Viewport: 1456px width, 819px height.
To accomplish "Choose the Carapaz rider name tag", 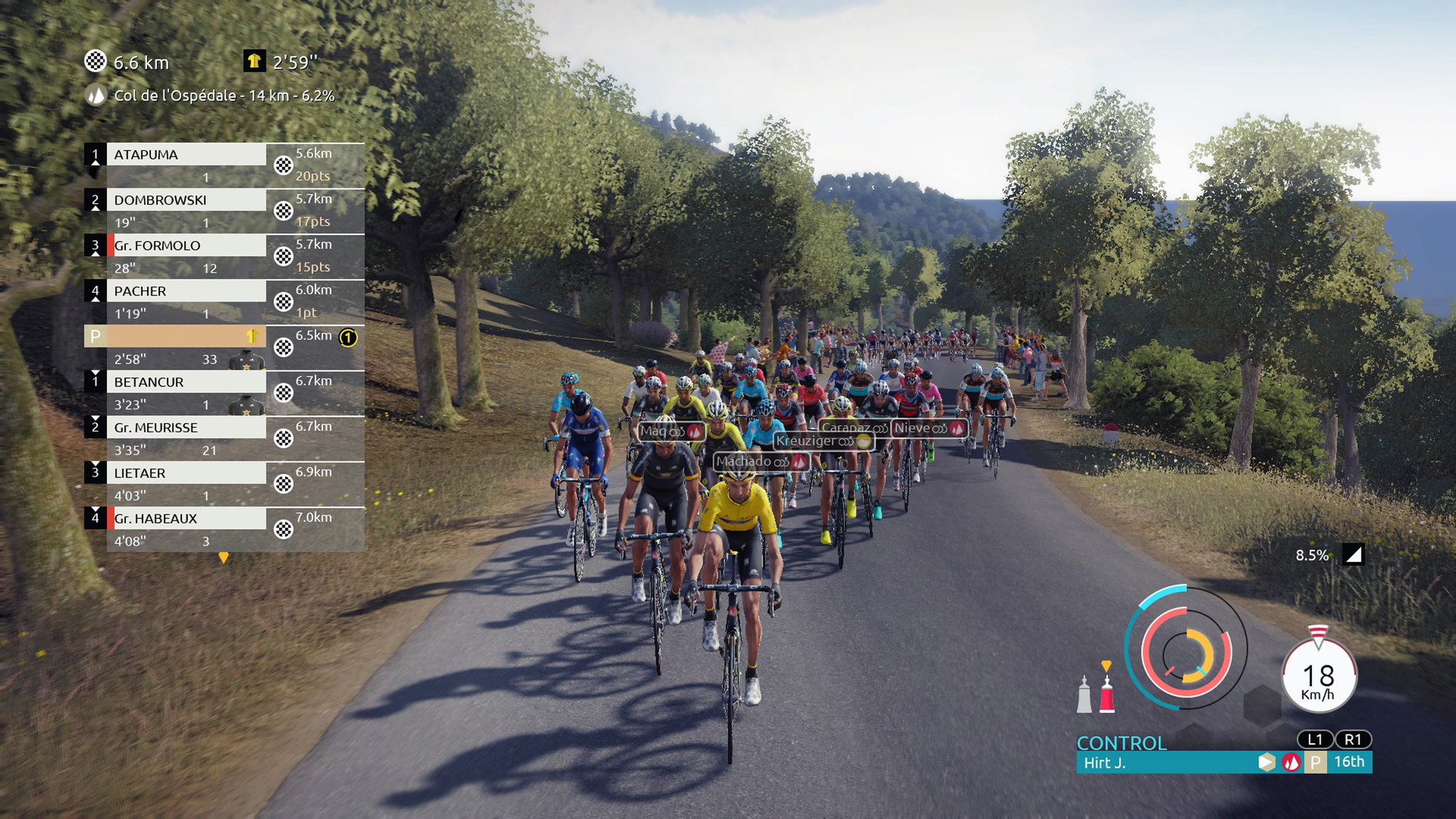I will 854,428.
